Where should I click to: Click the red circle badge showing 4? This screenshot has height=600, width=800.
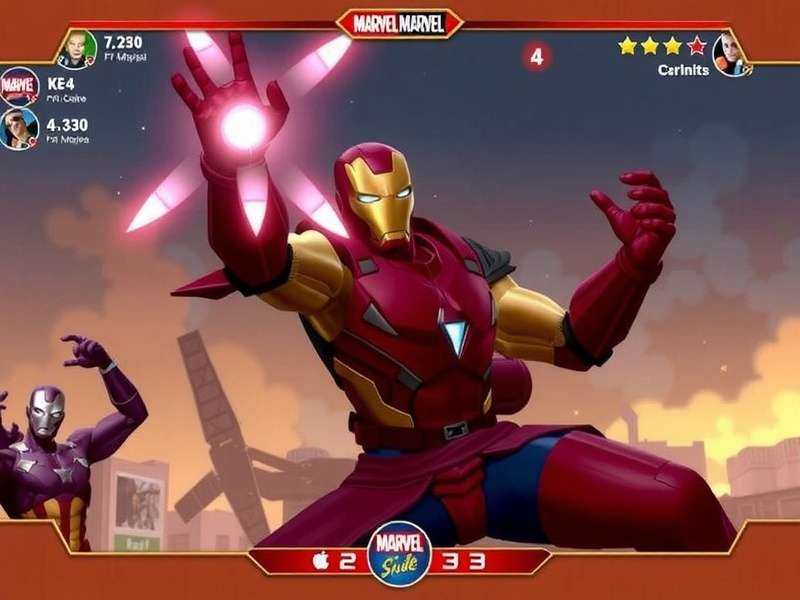(536, 57)
